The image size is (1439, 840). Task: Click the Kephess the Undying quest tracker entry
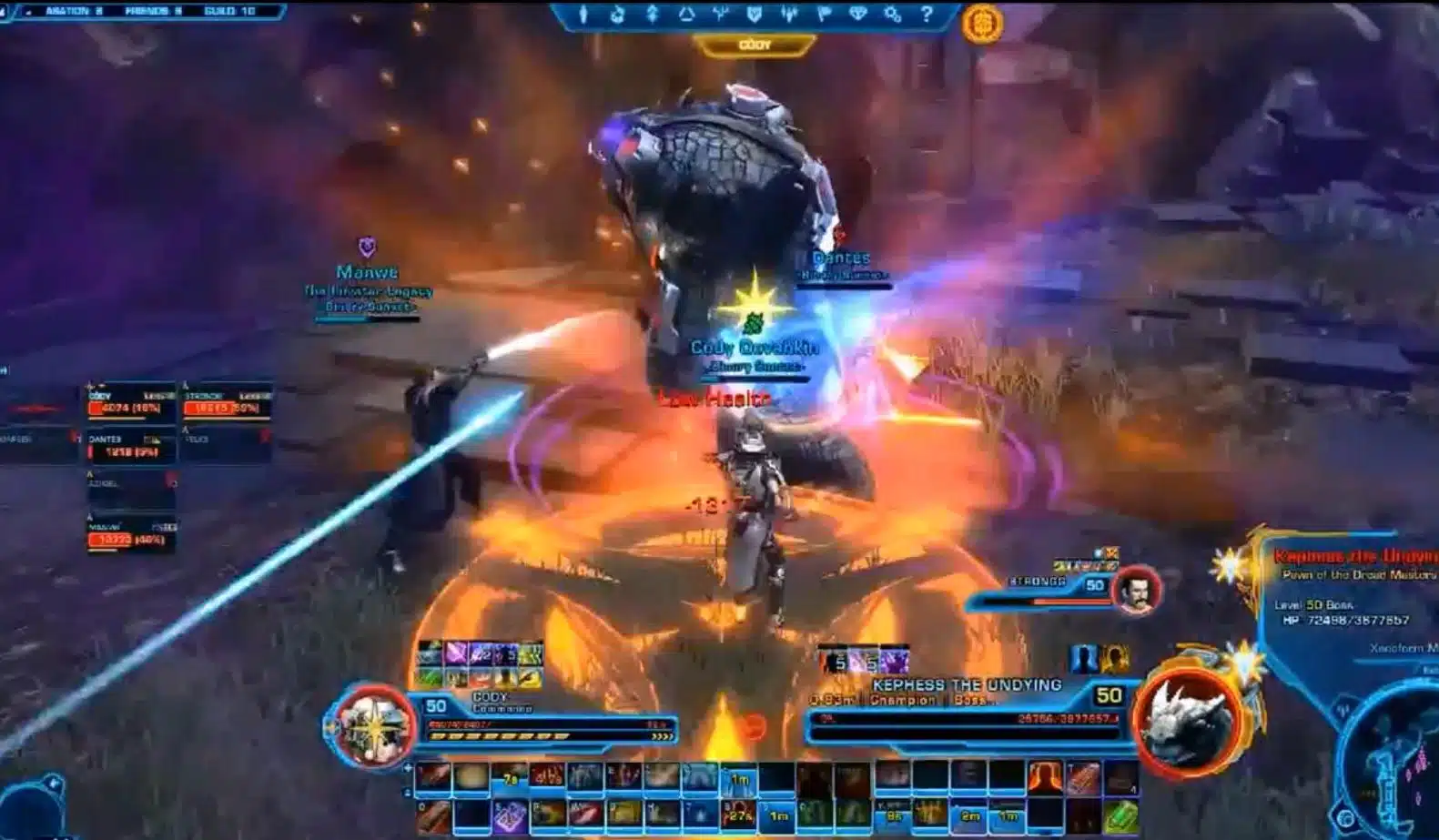click(1354, 557)
